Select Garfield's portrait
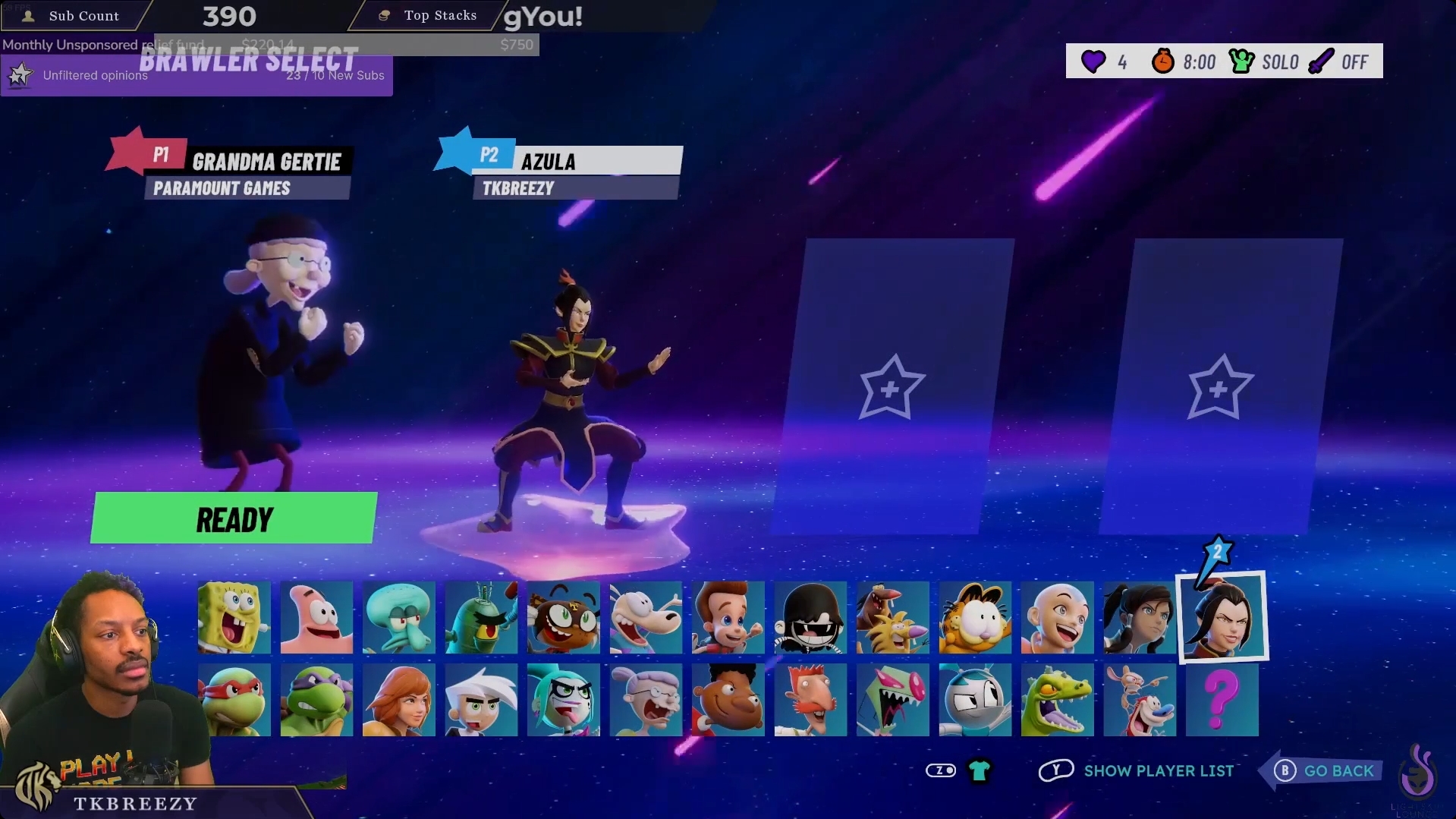Screen dimensions: 1456x819 [x=975, y=618]
